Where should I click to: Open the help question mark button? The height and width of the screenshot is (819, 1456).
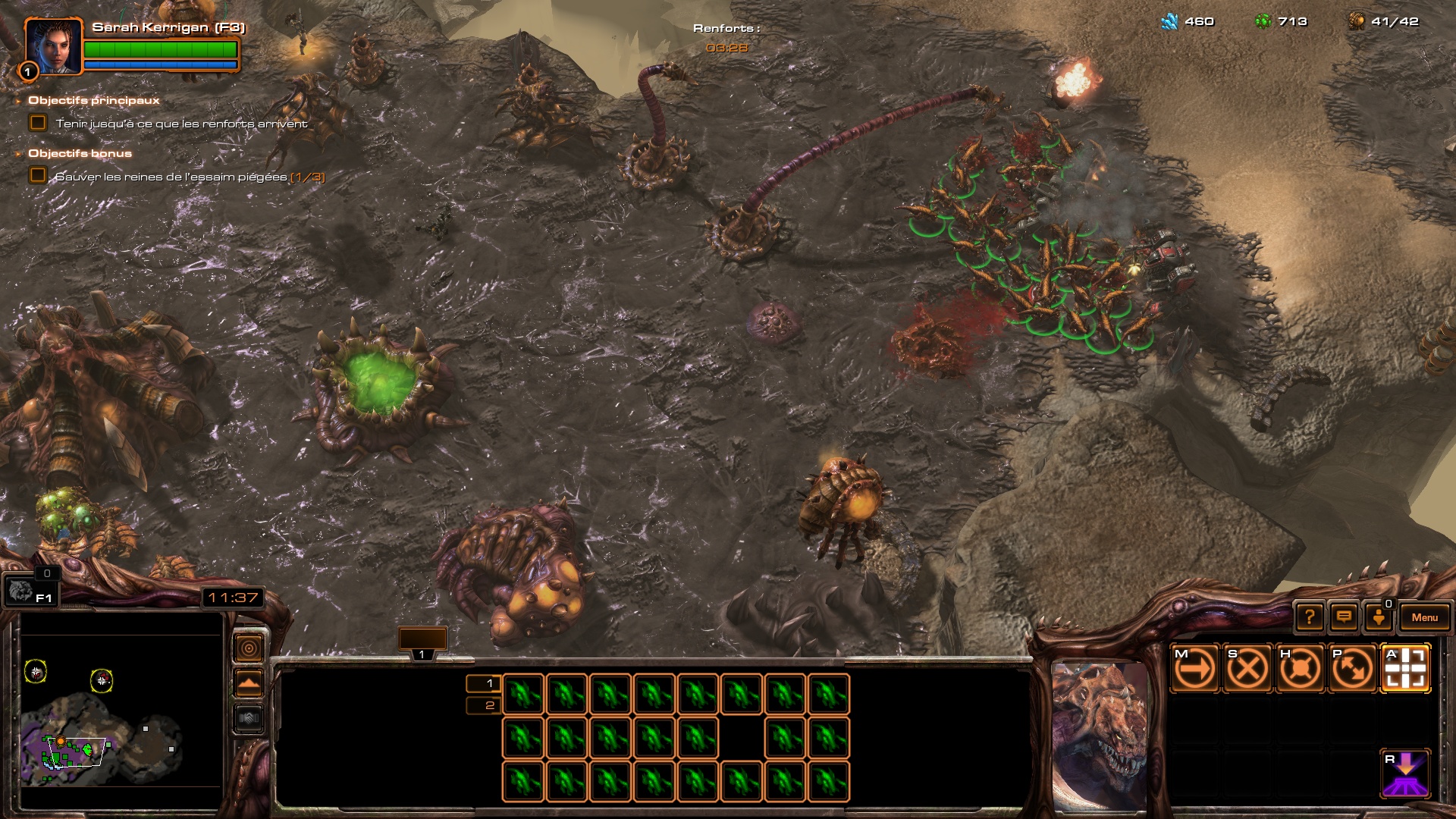click(x=1310, y=617)
